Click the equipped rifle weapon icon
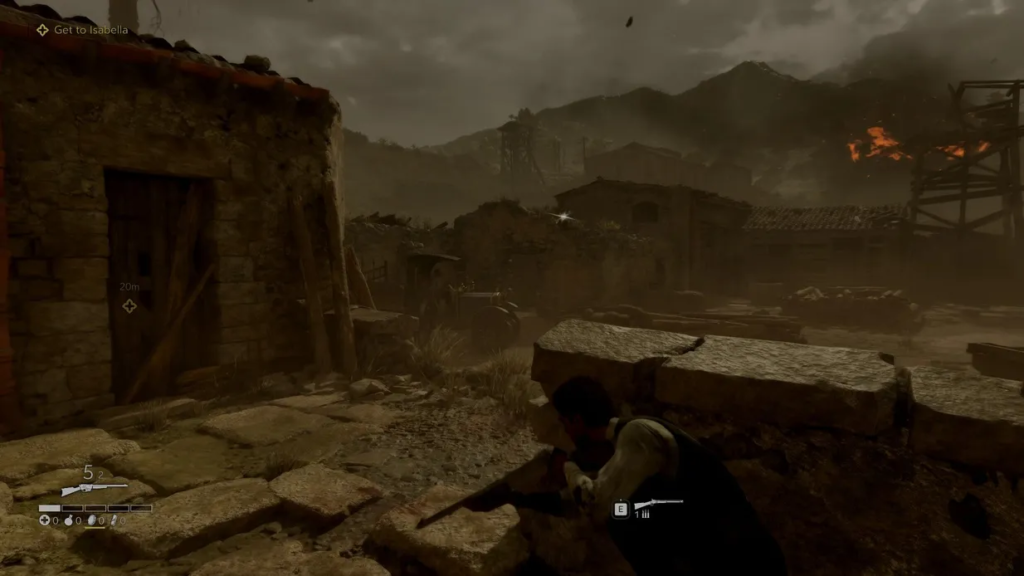 [94, 489]
